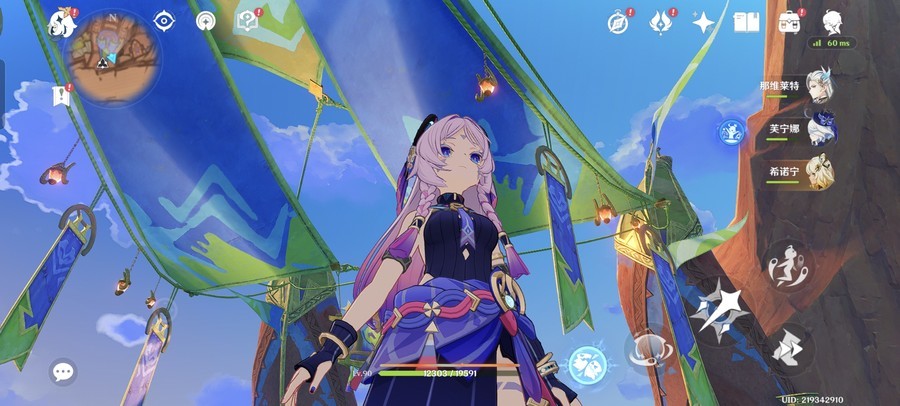Open the four-point star wish icon
Screen dimensions: 900x406
(x=704, y=22)
